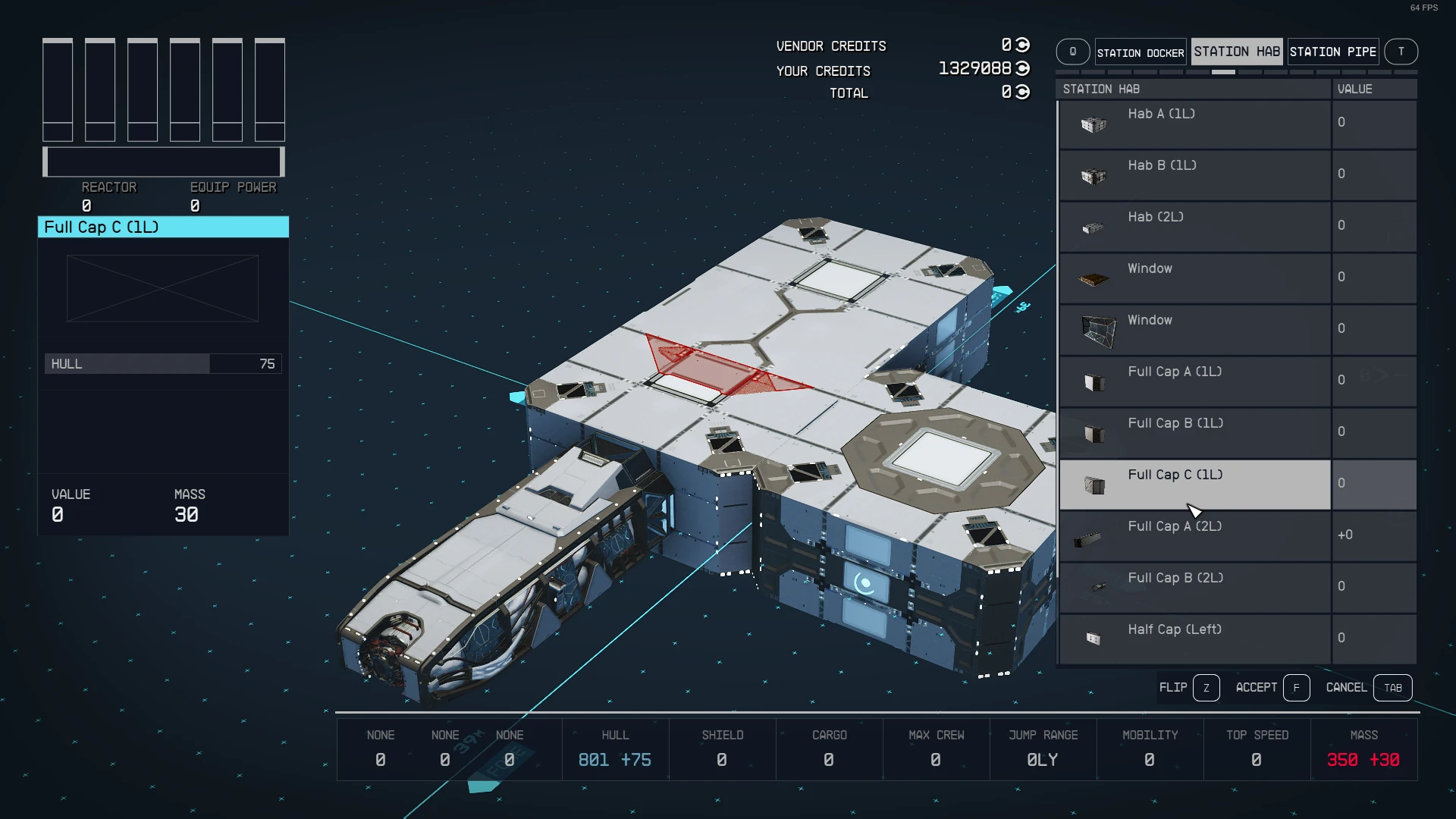Choose the Full Cap B (1L) row

point(1194,432)
